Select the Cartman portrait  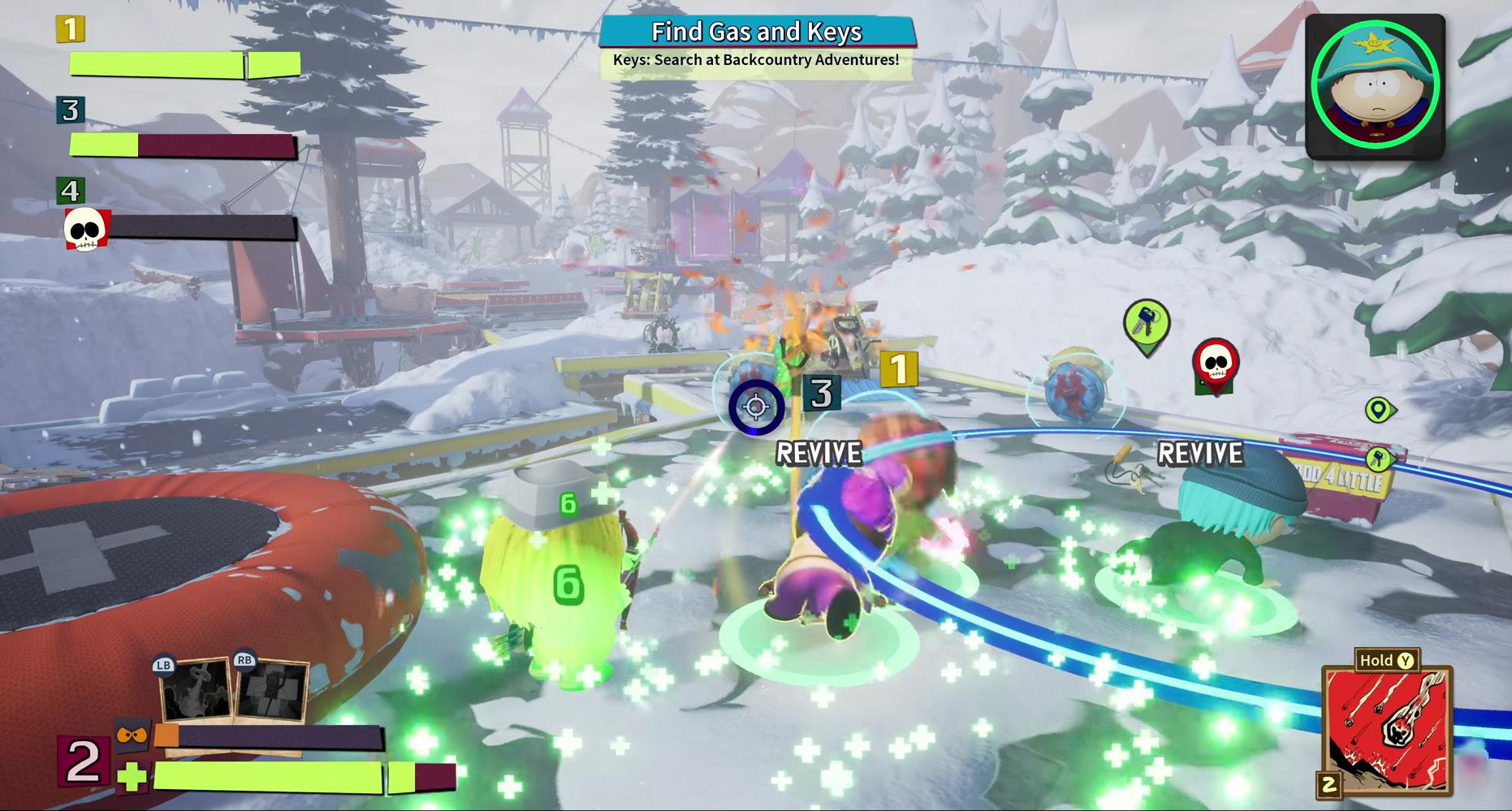click(1375, 86)
